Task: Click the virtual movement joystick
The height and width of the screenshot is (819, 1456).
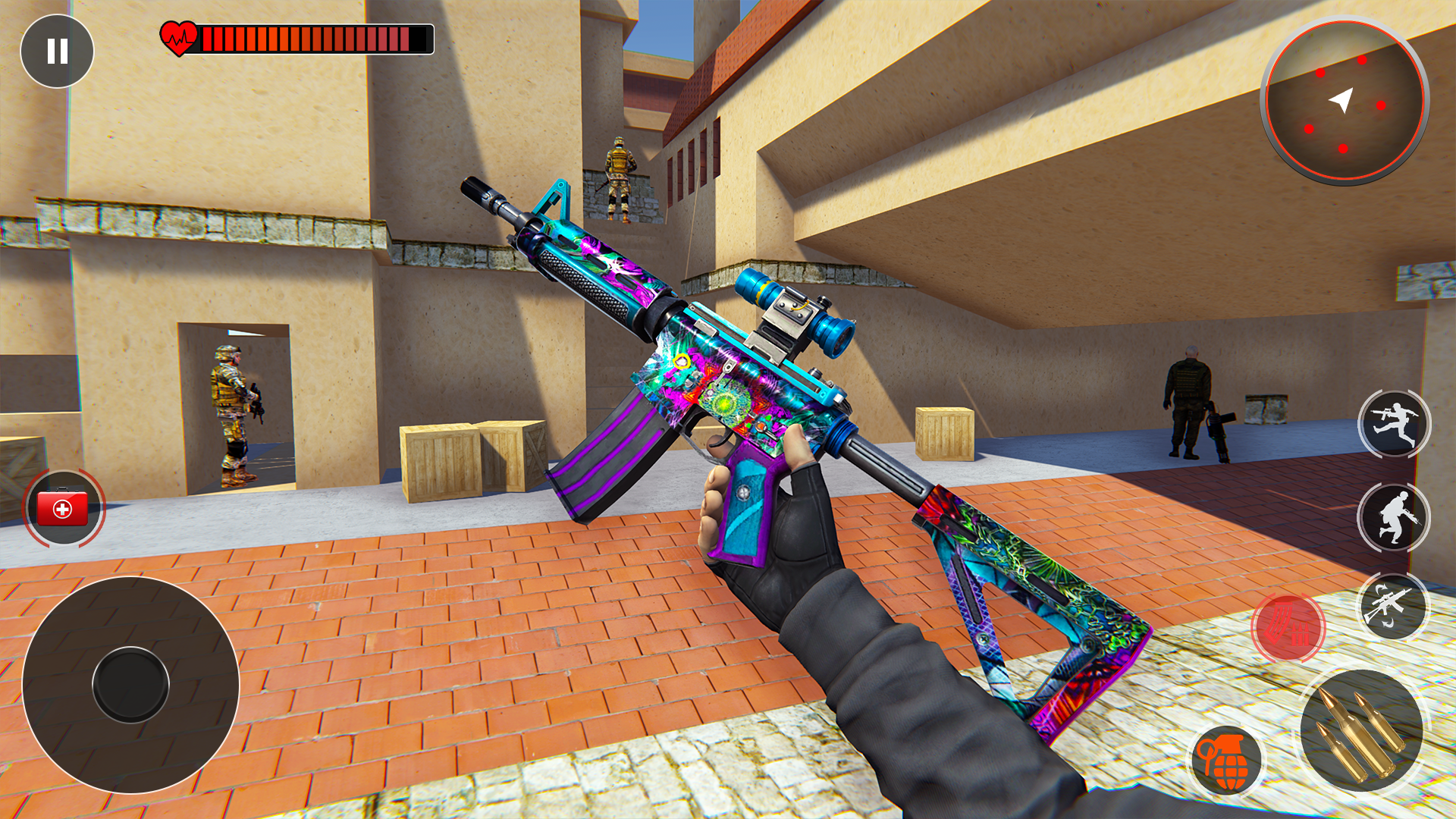Action: click(130, 685)
